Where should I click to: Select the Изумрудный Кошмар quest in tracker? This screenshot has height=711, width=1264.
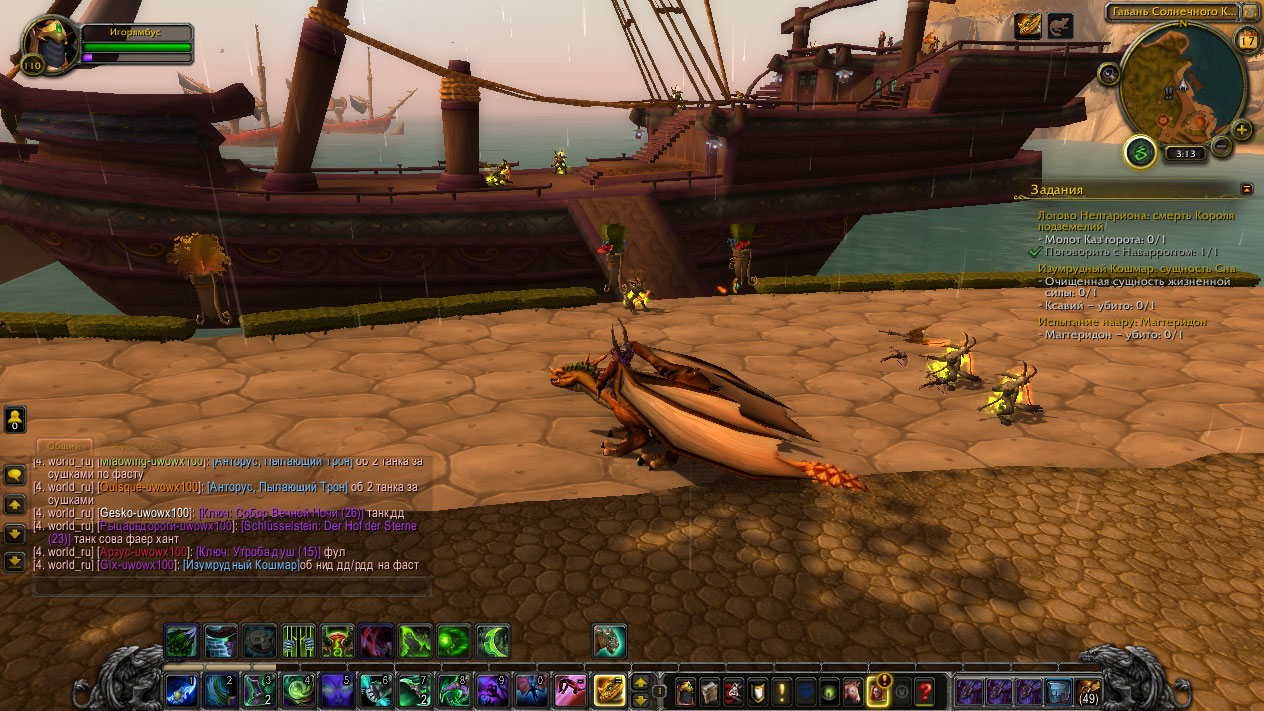coord(1137,269)
